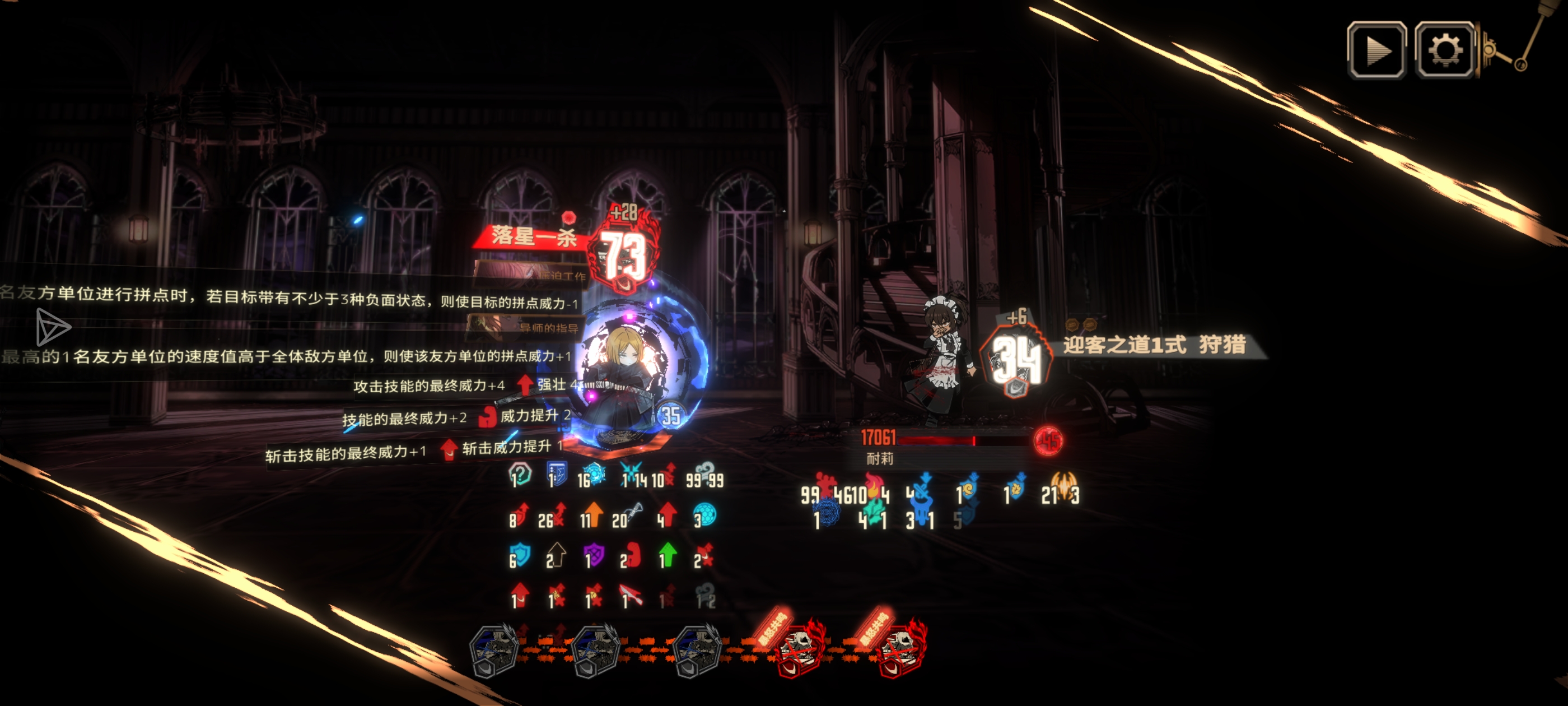Viewport: 1568px width, 706px height.
Task: Click the triangular arrow beside the passive text
Action: pyautogui.click(x=52, y=327)
